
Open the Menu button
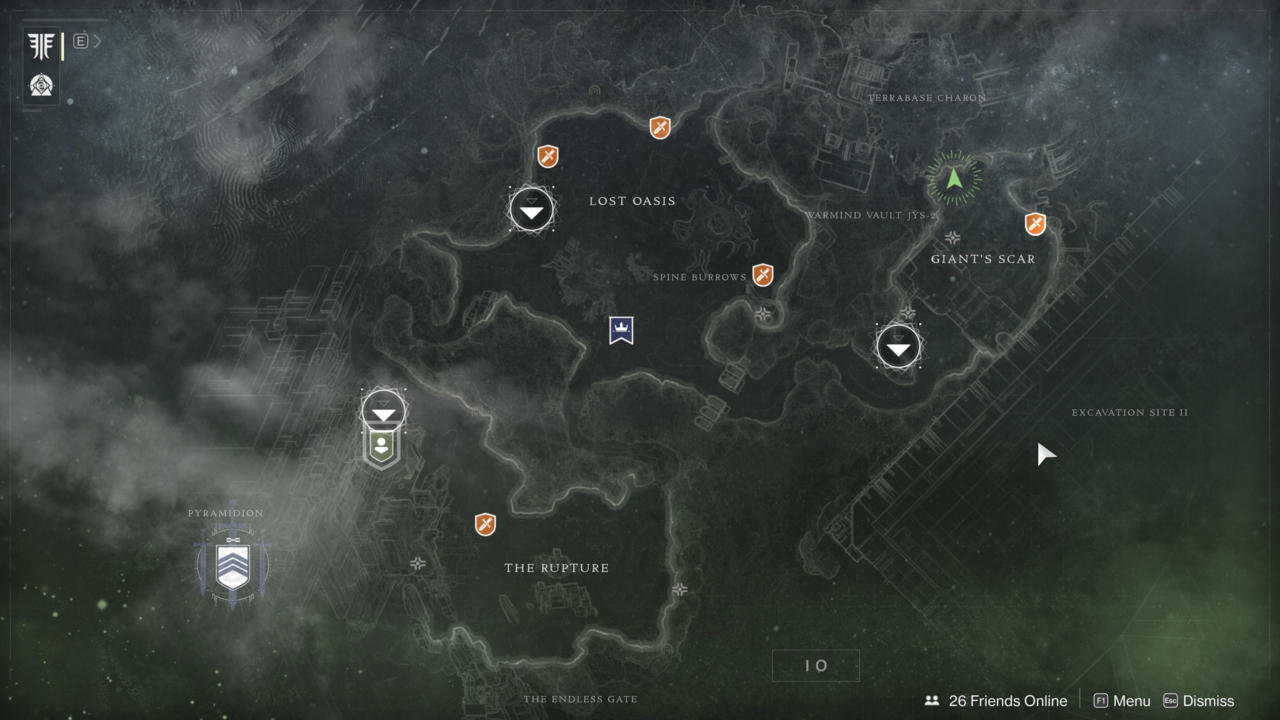[x=1122, y=701]
